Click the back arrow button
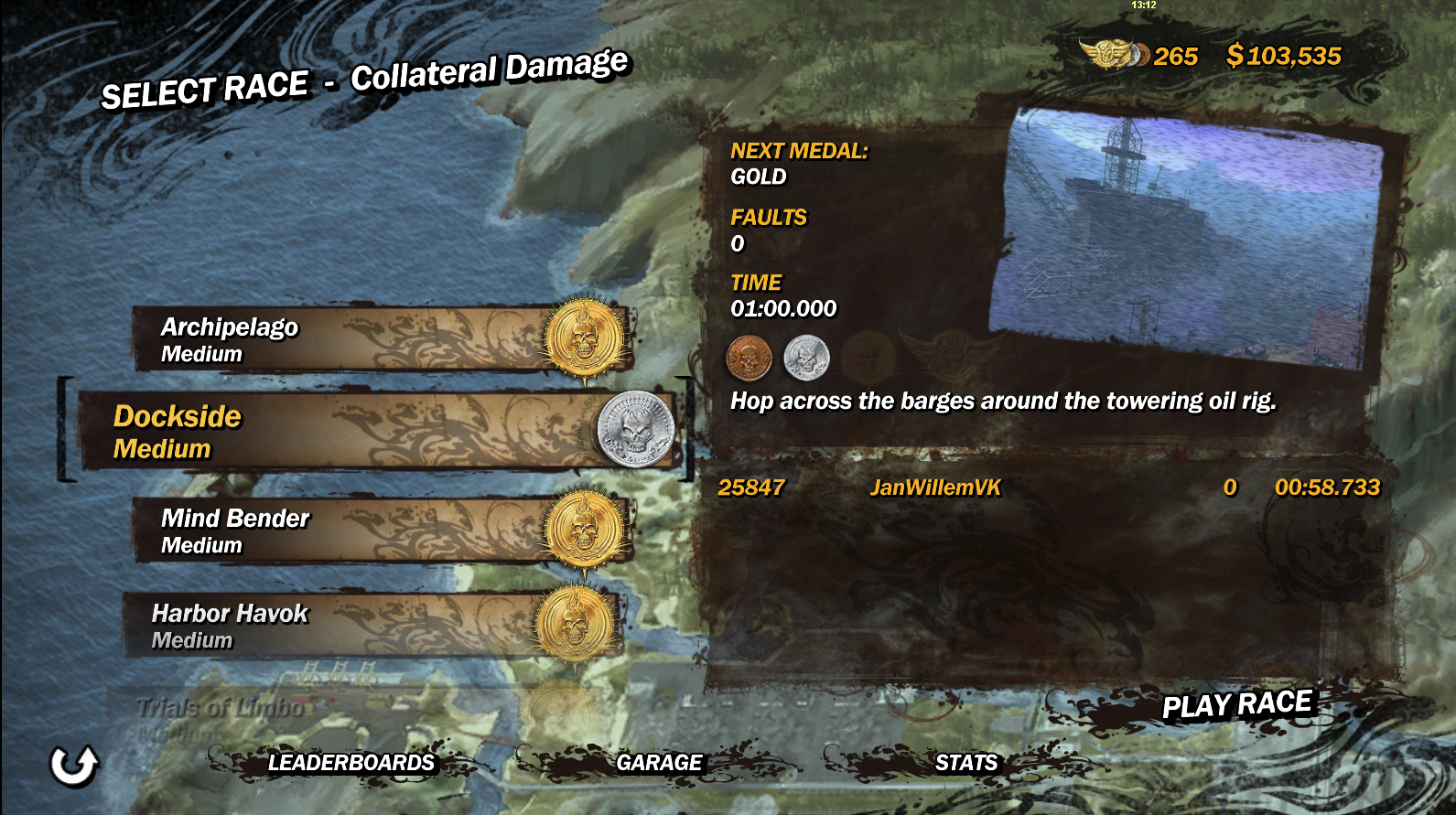This screenshot has height=815, width=1456. (73, 765)
